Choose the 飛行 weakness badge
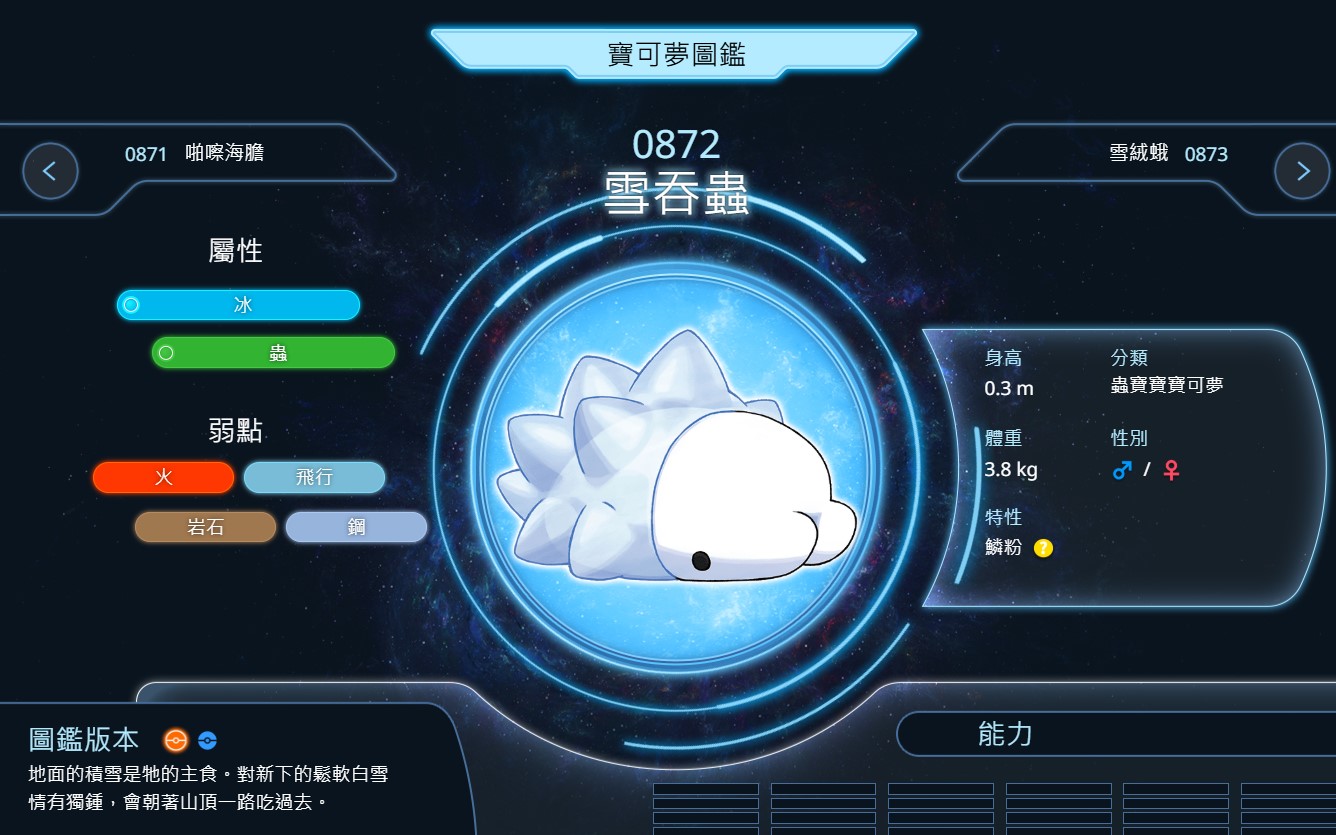1336x835 pixels. coord(314,478)
